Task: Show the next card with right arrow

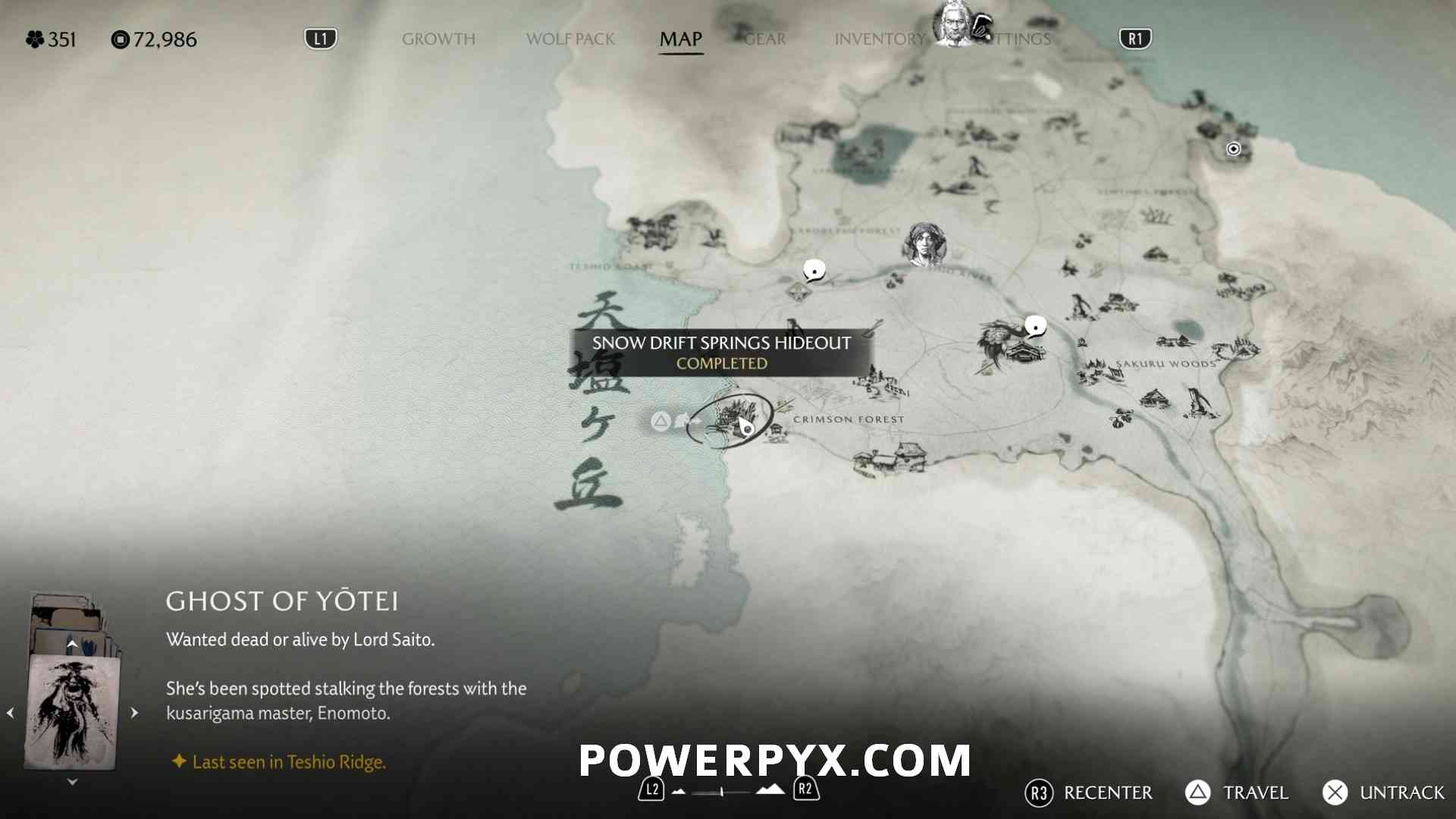Action: pos(134,713)
